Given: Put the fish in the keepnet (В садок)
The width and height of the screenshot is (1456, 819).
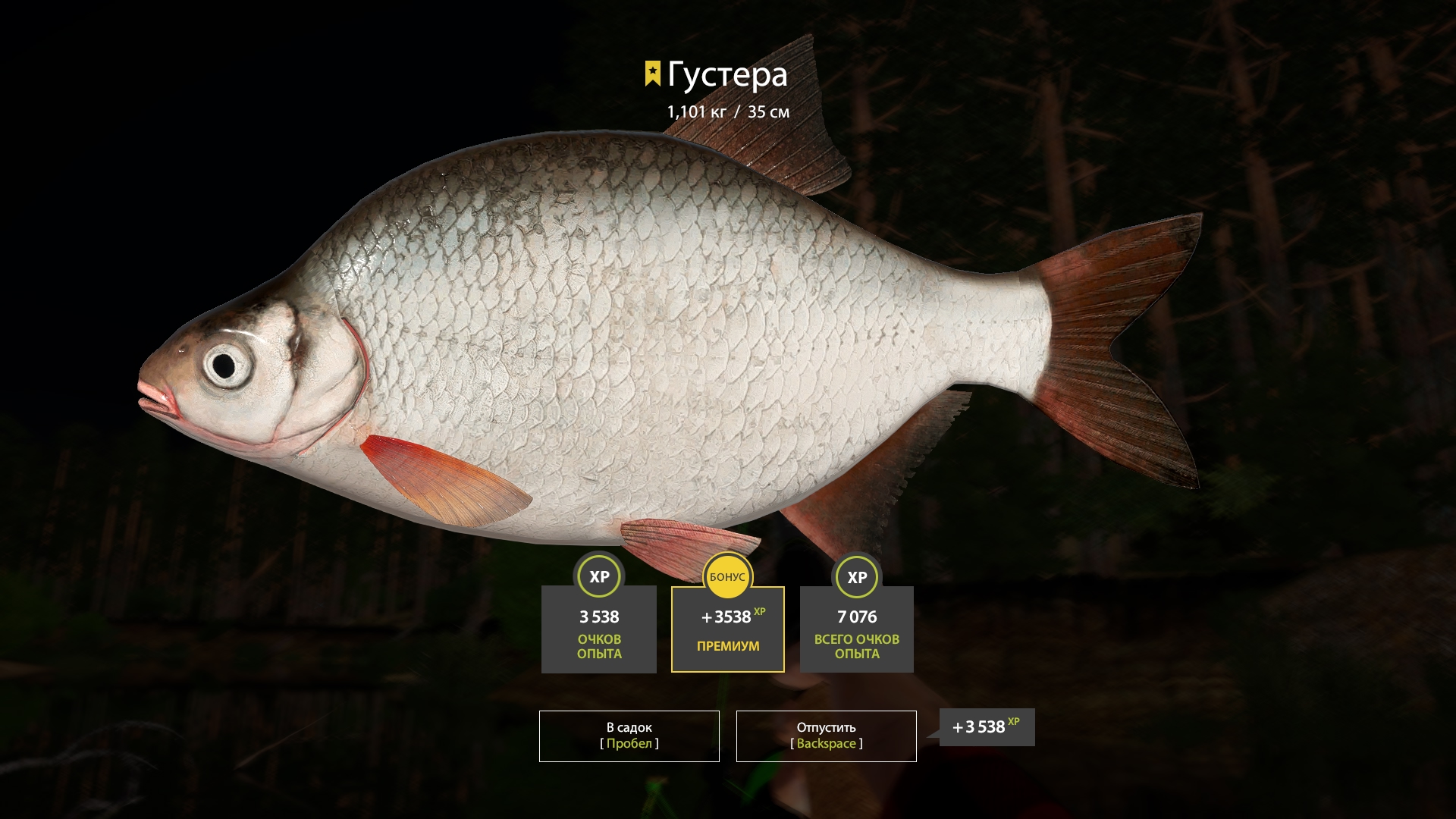Looking at the screenshot, I should (629, 736).
